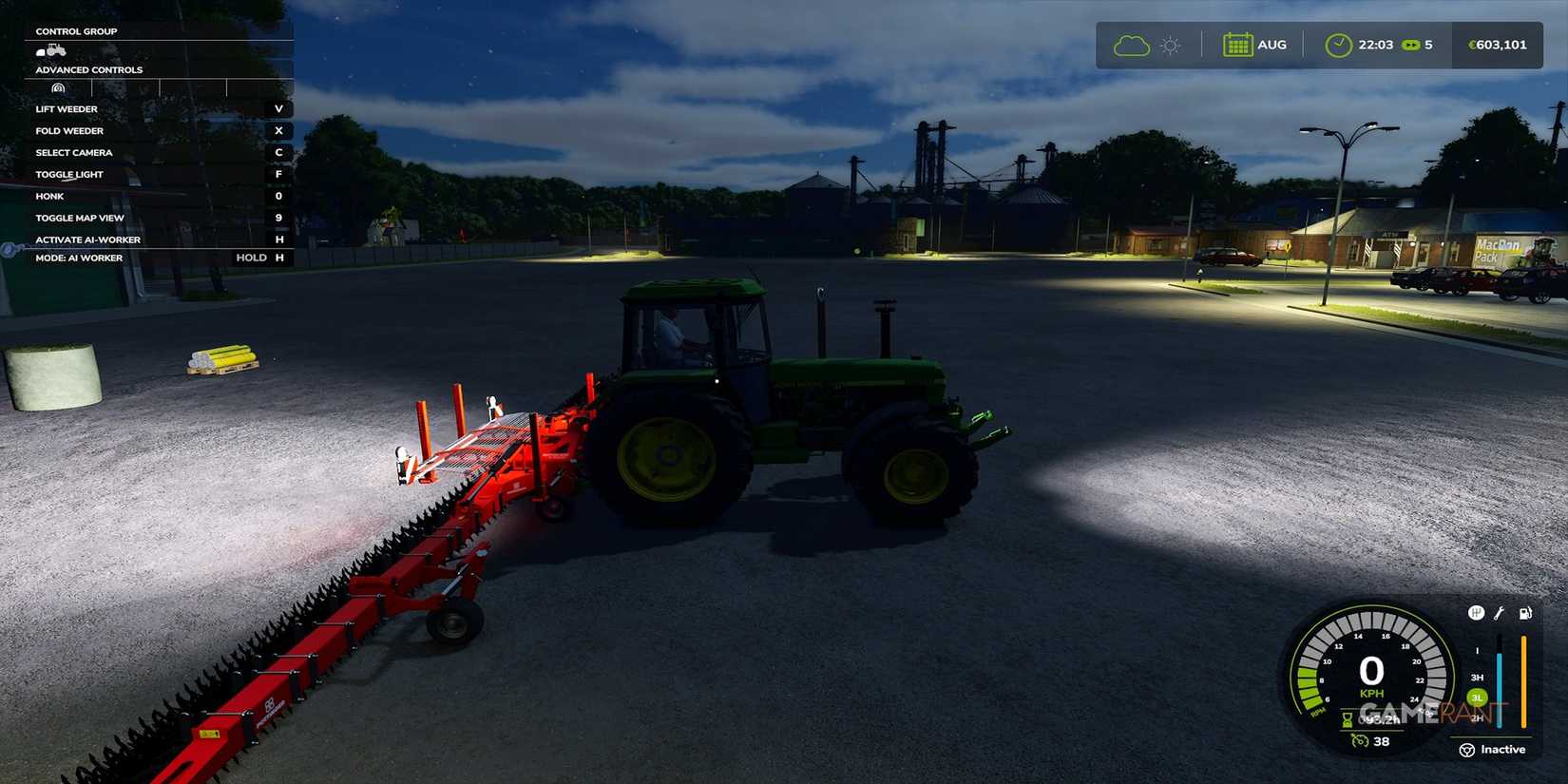Click the steering wheel icon beside Inactive
The width and height of the screenshot is (1568, 784).
pyautogui.click(x=1467, y=750)
